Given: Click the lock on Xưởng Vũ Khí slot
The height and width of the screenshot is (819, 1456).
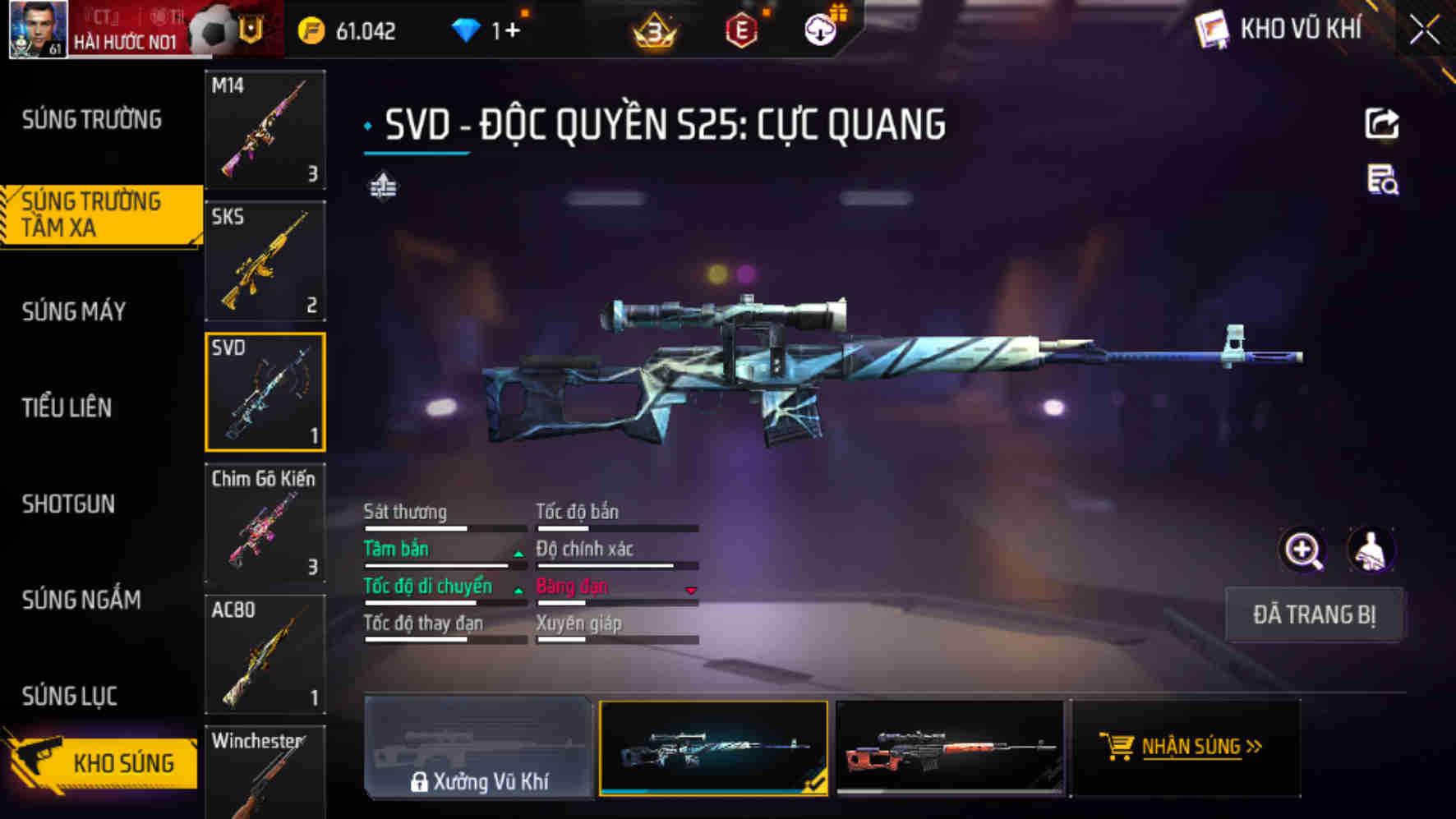Looking at the screenshot, I should pyautogui.click(x=421, y=783).
